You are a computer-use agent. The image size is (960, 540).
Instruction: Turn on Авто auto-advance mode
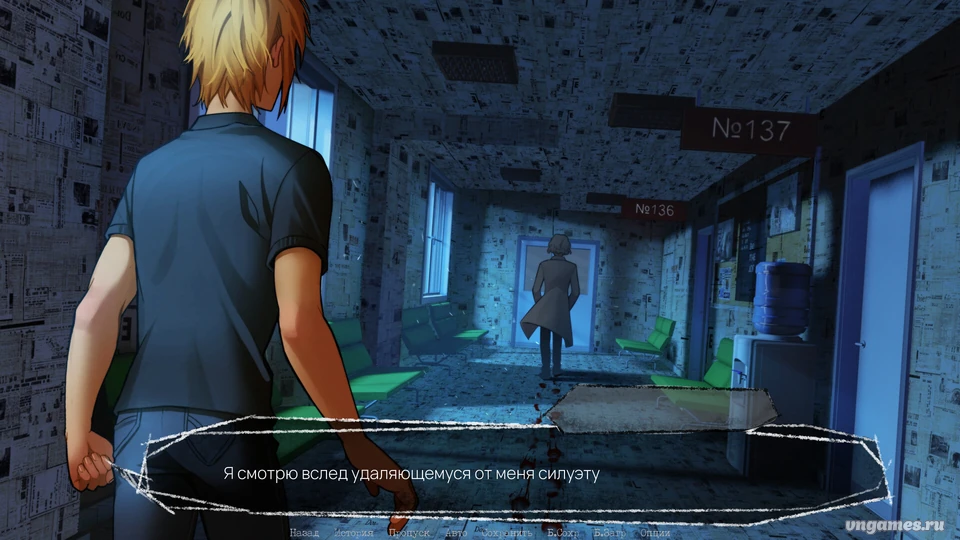tap(455, 532)
